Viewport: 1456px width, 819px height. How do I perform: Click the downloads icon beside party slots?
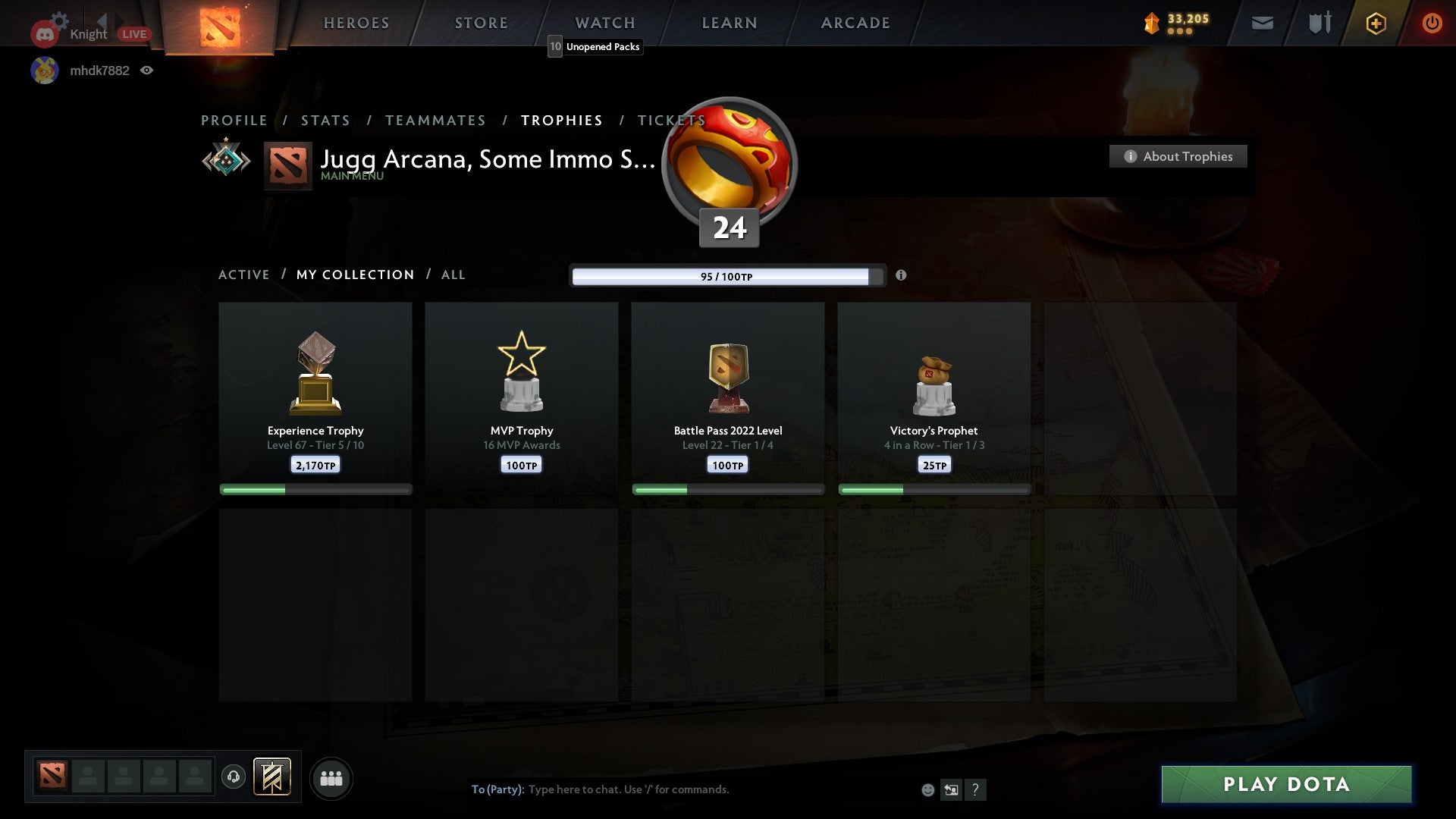pos(234,778)
